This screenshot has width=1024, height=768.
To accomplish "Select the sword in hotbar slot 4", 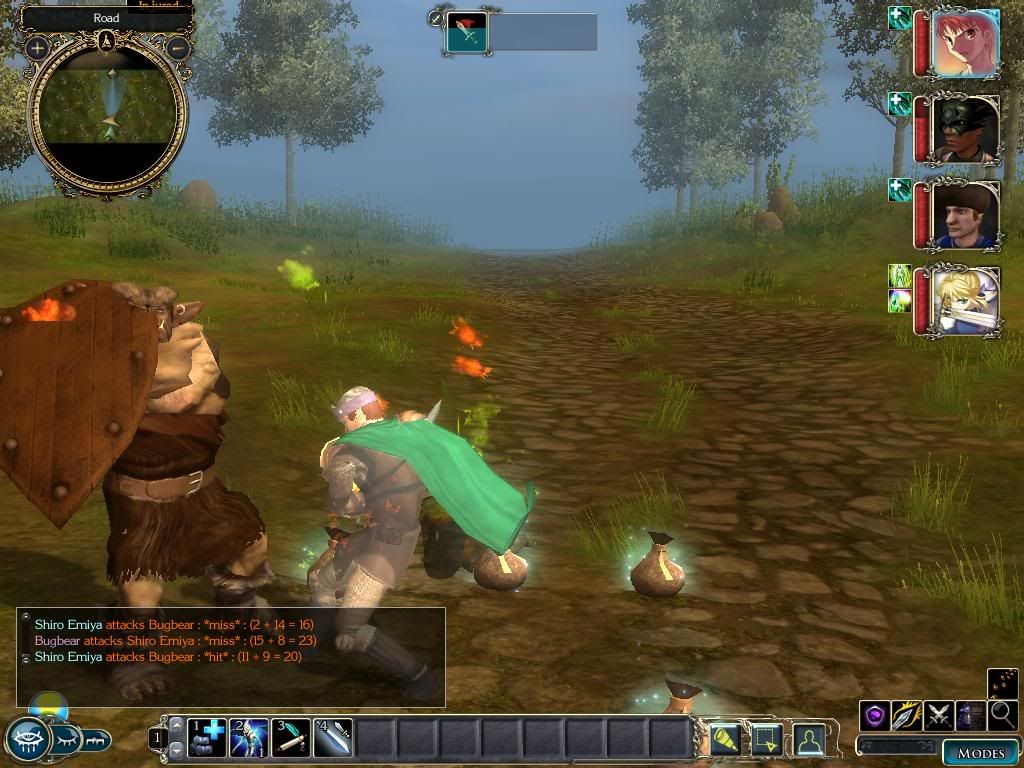I will (333, 738).
